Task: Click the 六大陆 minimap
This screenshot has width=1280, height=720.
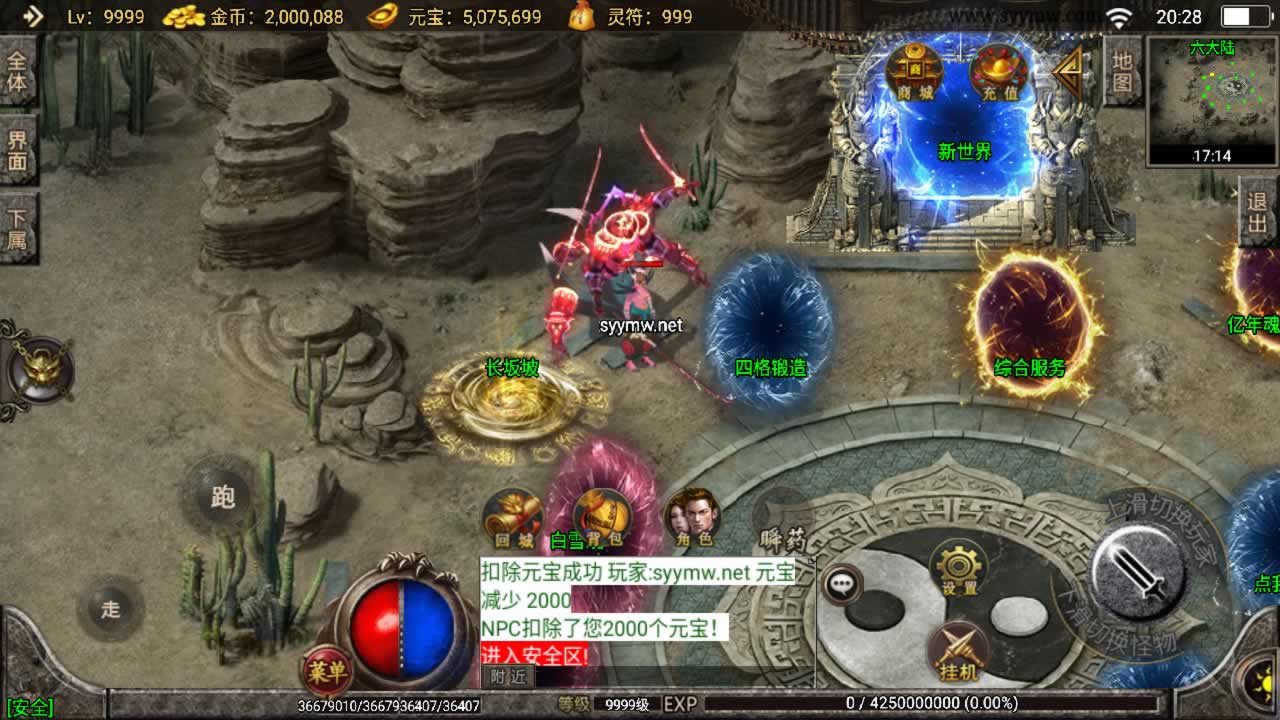Action: [1212, 100]
